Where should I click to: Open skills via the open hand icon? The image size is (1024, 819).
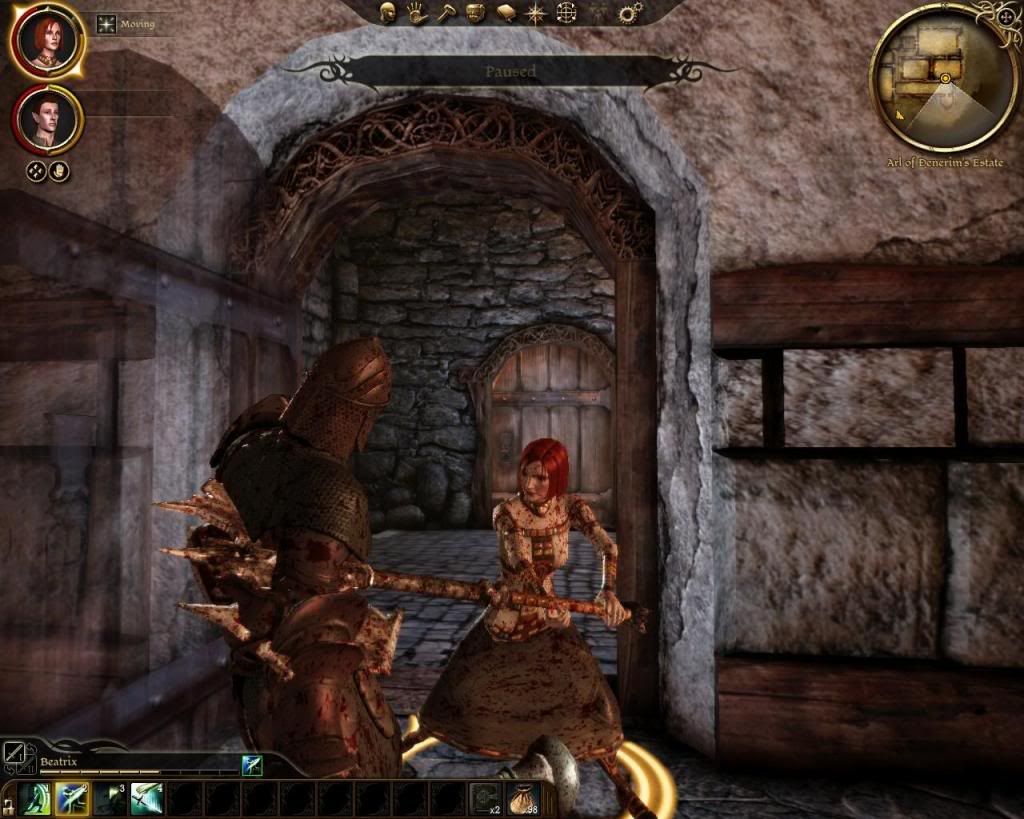pyautogui.click(x=416, y=12)
